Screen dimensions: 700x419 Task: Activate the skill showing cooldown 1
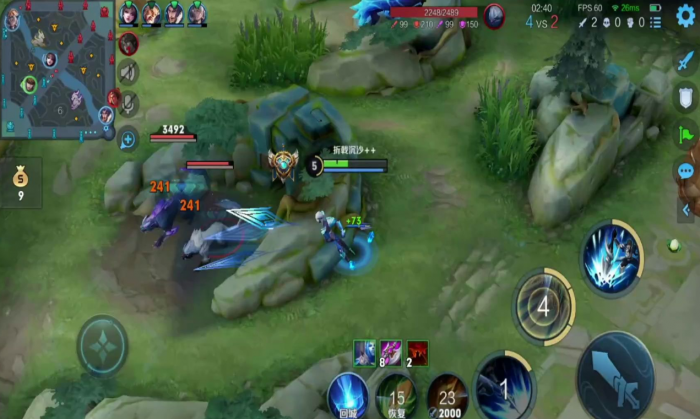click(x=505, y=387)
